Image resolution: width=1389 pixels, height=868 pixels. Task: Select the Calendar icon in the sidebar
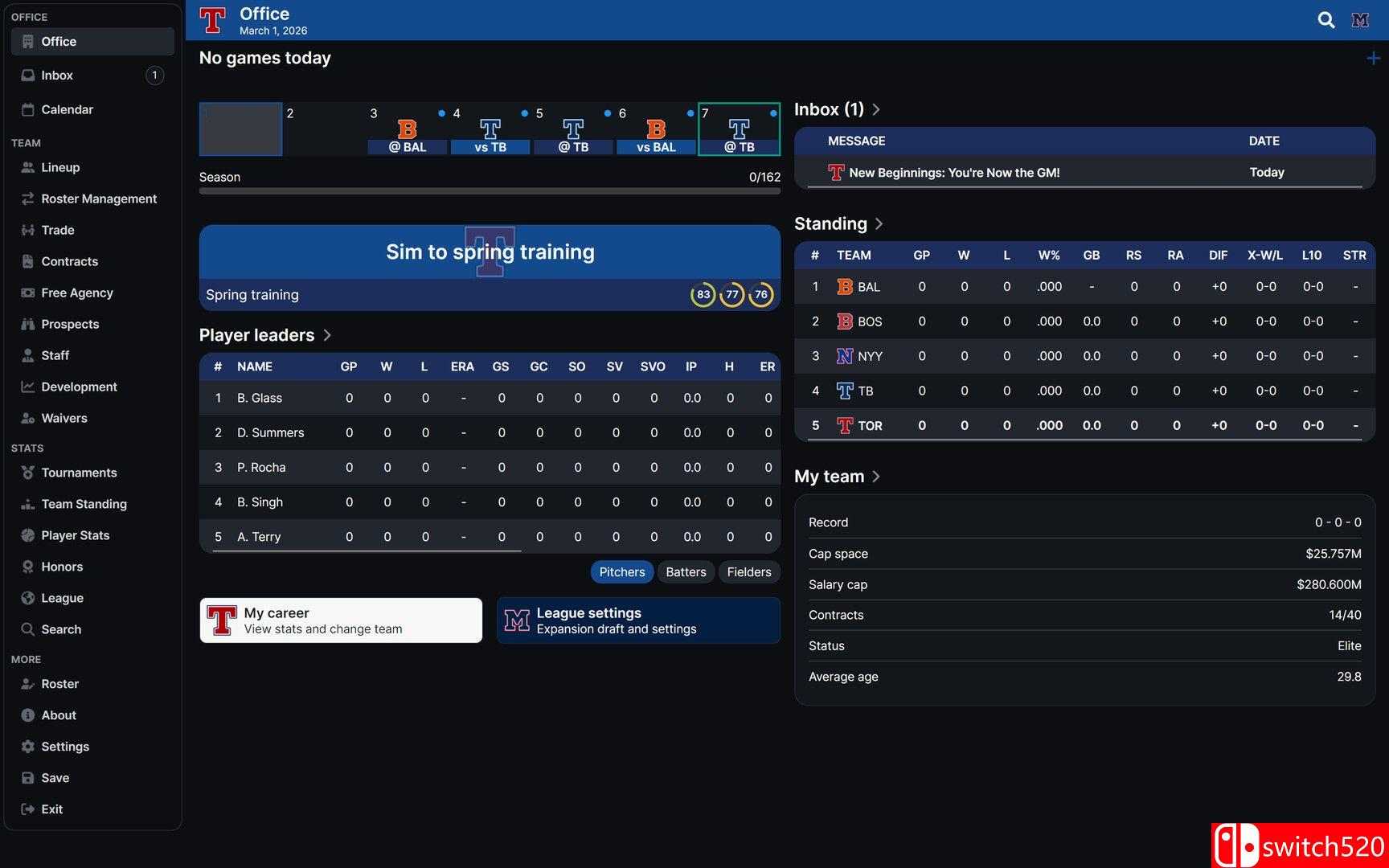pyautogui.click(x=27, y=109)
